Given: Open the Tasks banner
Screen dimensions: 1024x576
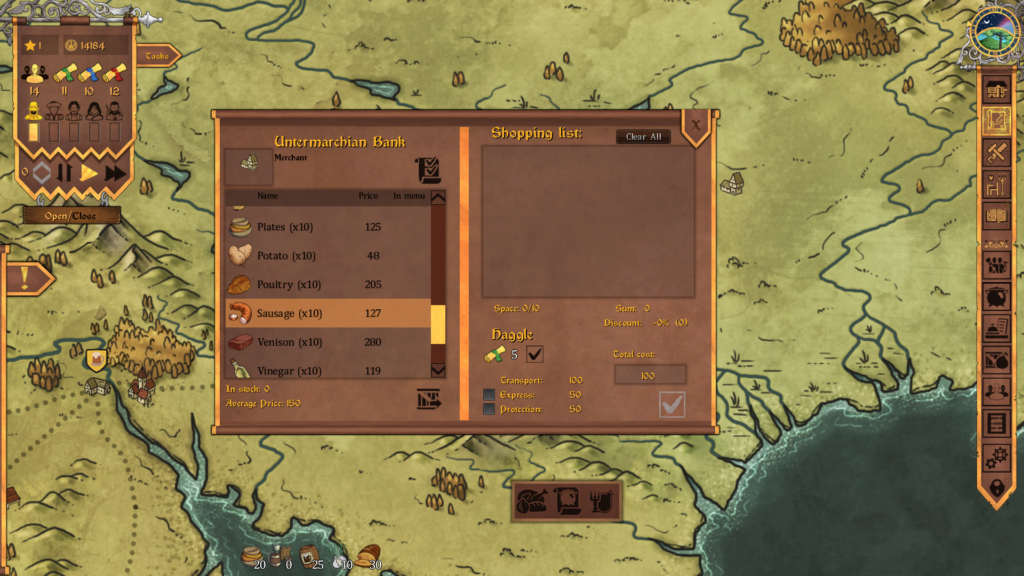Looking at the screenshot, I should 157,56.
